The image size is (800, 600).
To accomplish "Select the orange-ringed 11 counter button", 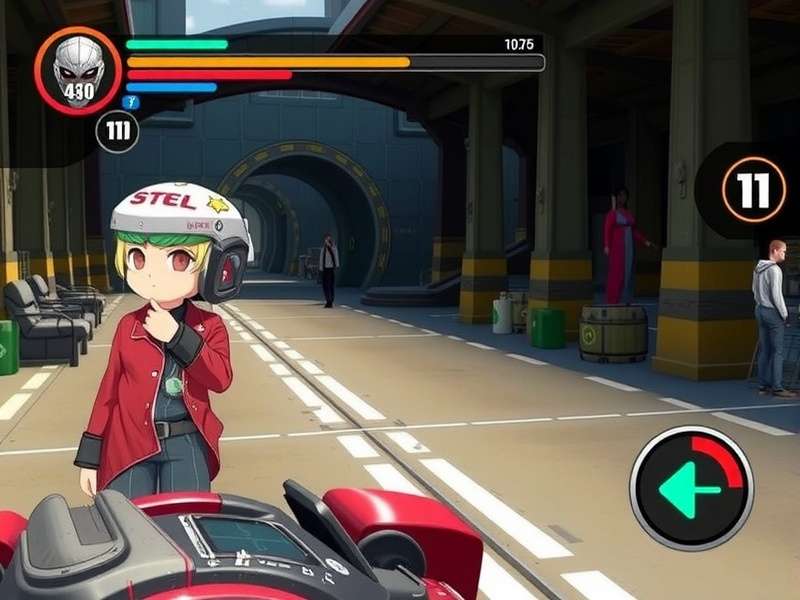I will (x=753, y=189).
